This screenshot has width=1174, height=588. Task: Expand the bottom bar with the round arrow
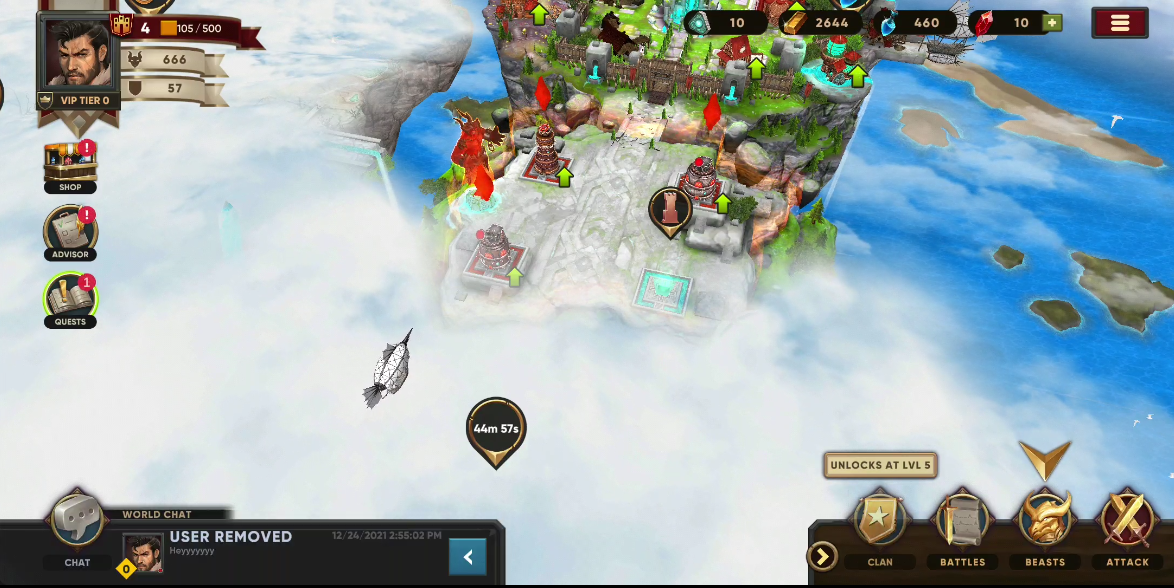point(822,556)
